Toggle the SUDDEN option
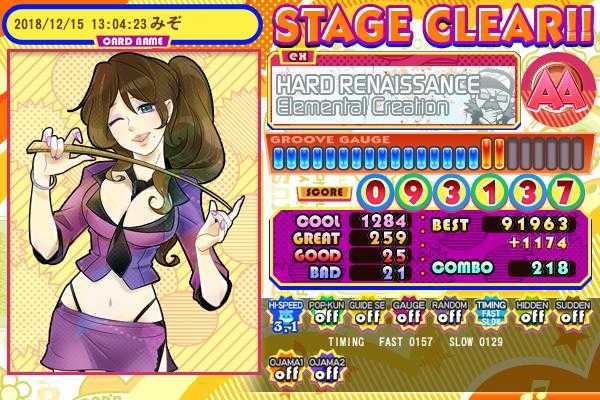Screen dimensions: 600x400 [572, 313]
